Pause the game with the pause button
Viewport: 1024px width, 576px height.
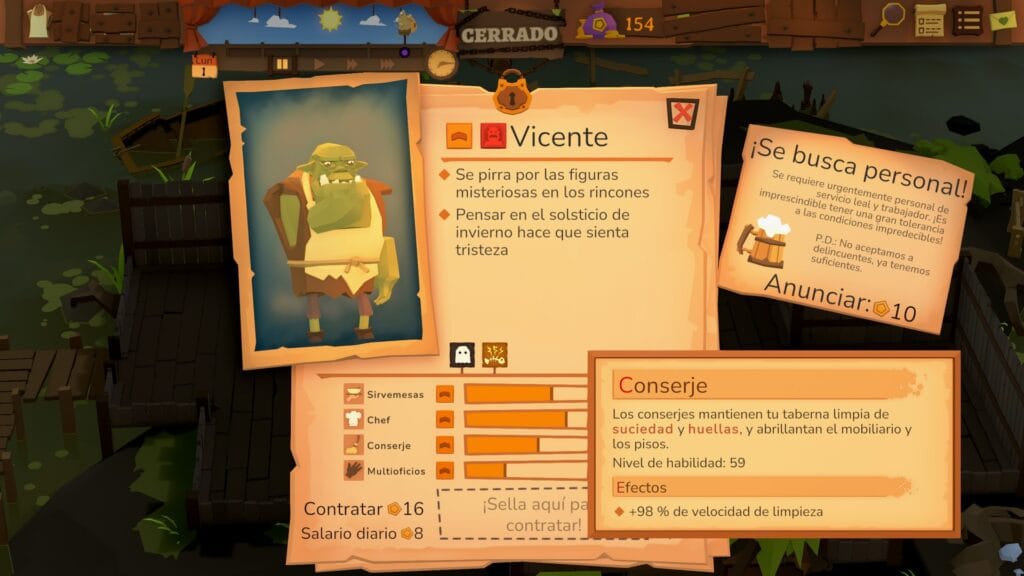[283, 63]
